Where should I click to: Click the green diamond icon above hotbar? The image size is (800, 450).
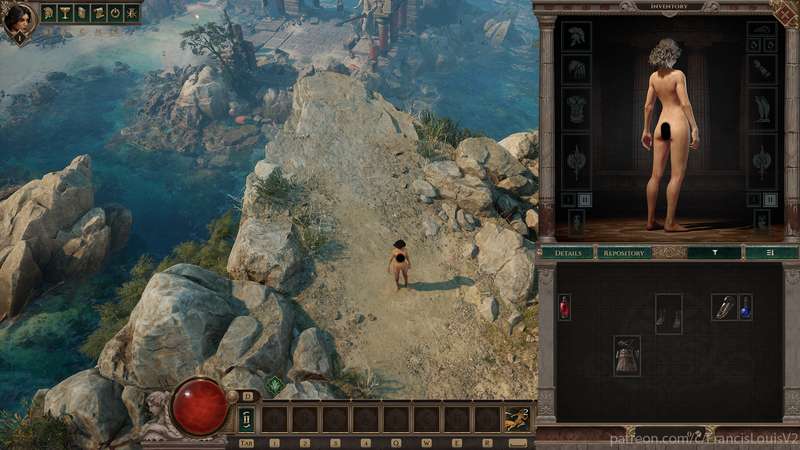pos(275,385)
